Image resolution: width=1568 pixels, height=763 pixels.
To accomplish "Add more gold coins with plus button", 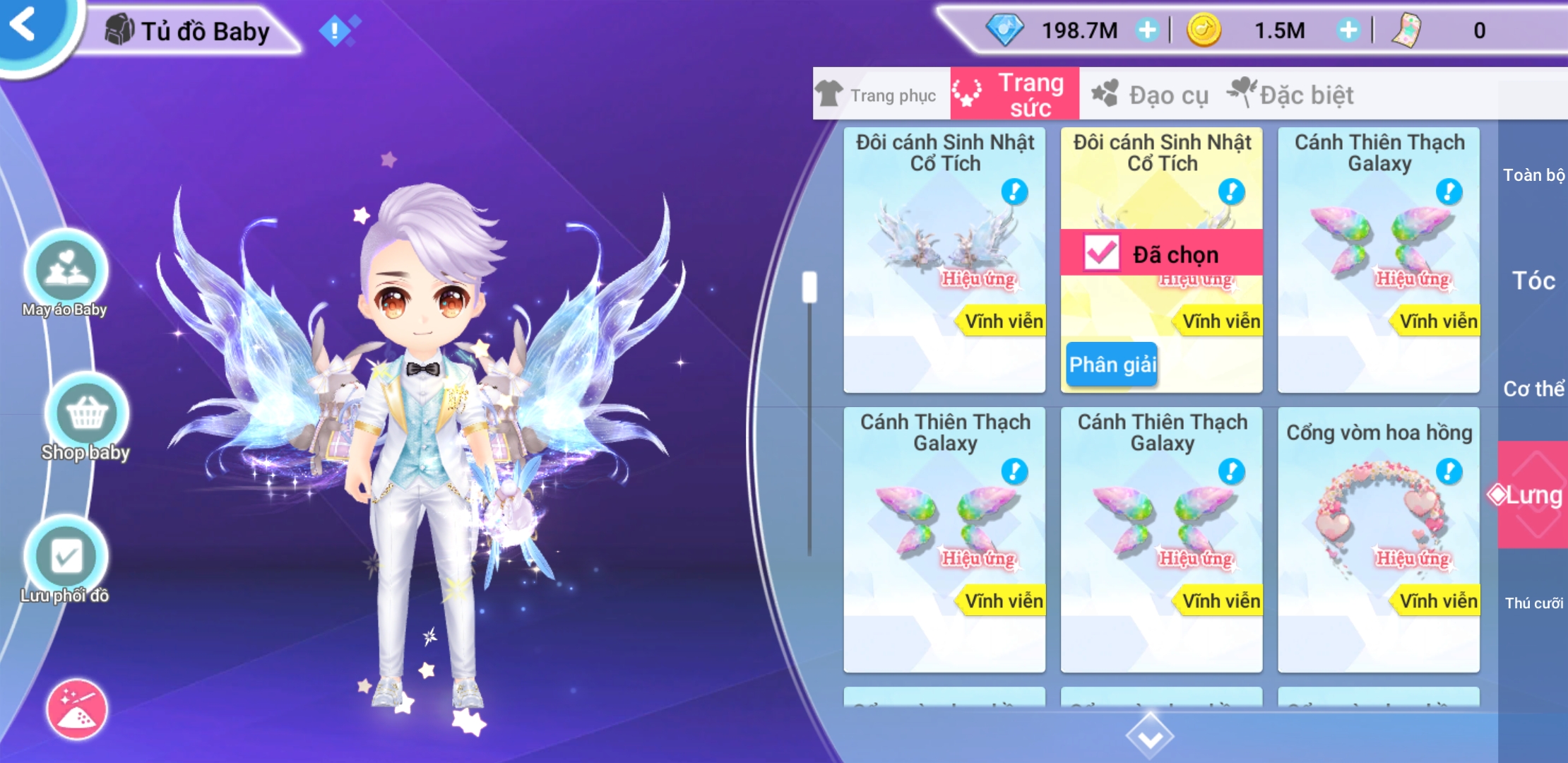I will [1348, 30].
